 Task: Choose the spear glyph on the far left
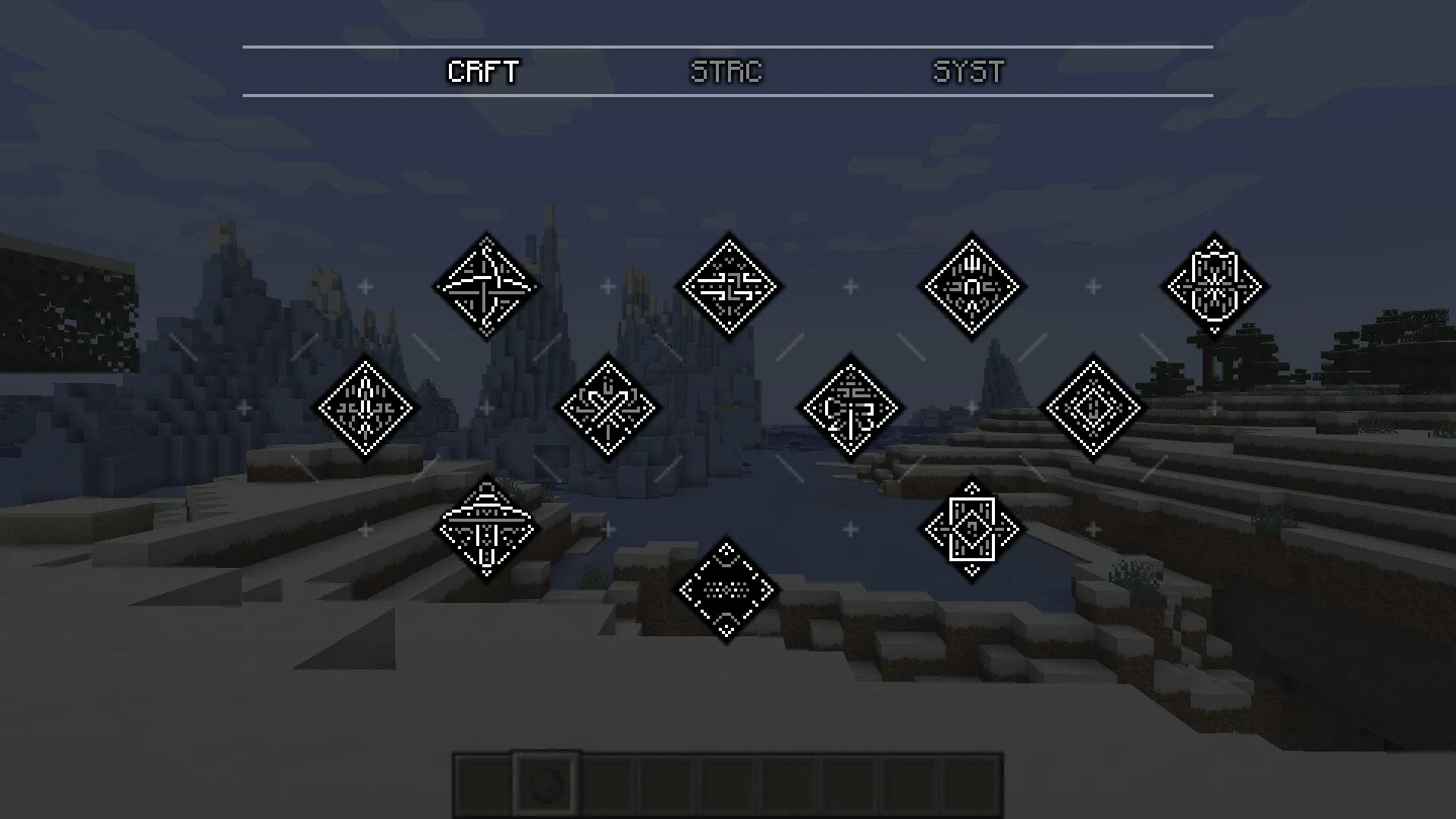pos(364,407)
